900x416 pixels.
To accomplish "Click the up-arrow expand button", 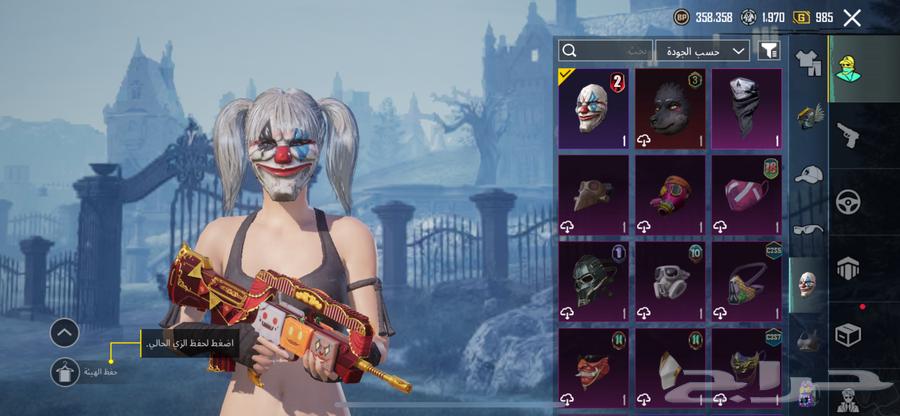I will coord(64,333).
